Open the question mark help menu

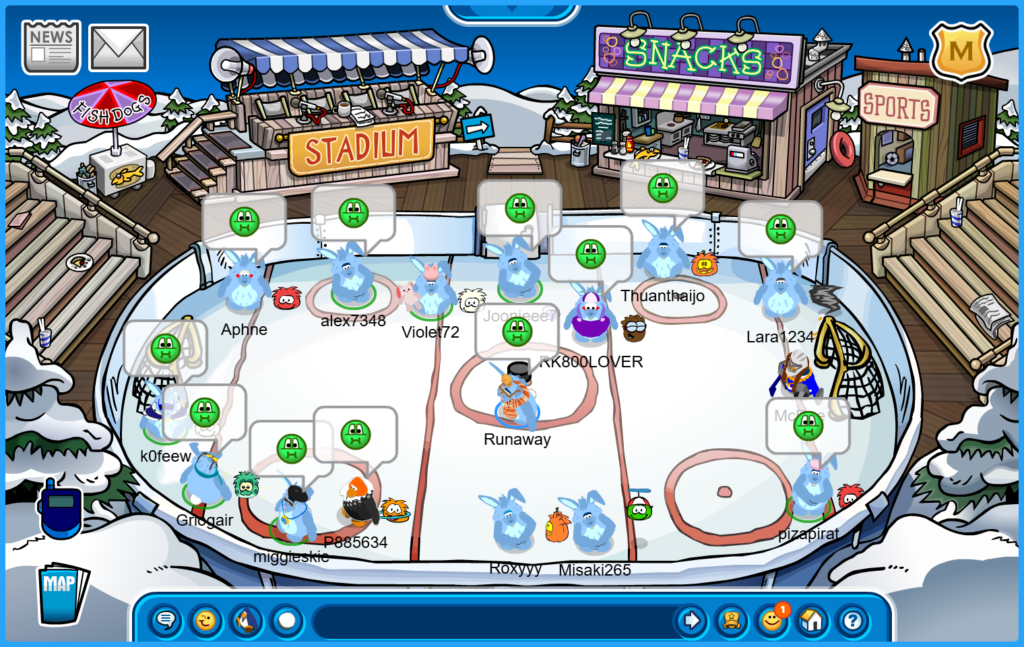[852, 621]
